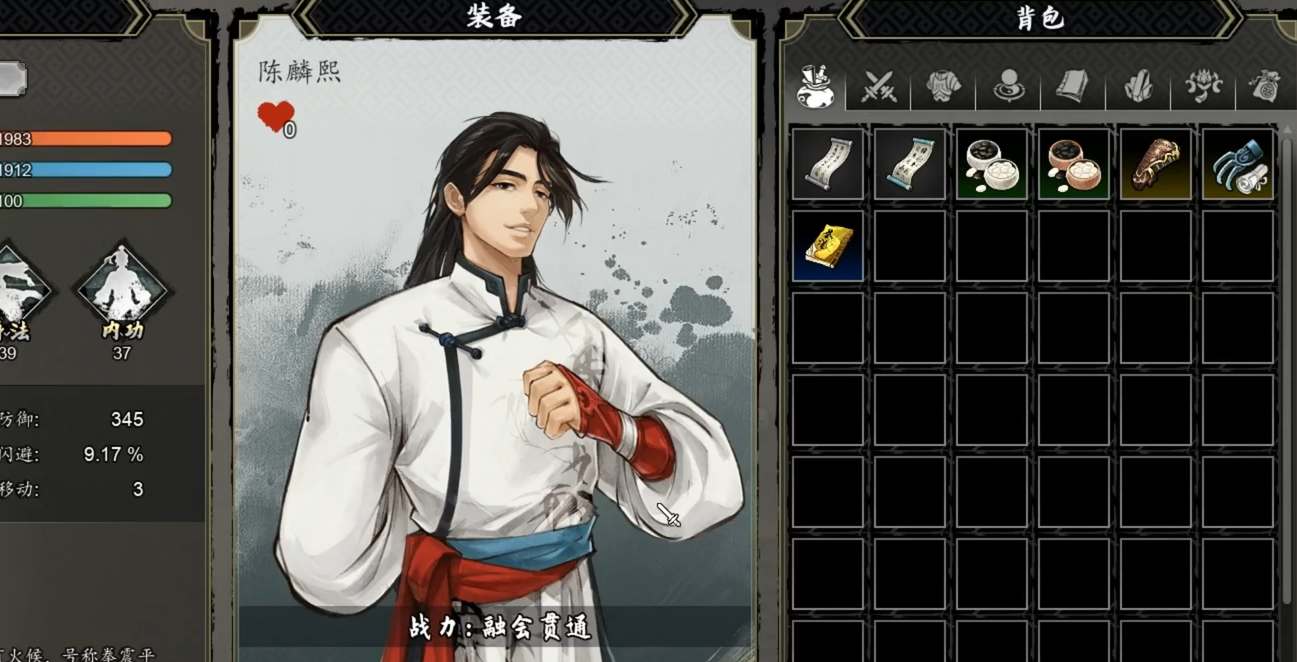Switch to the crossed swords weapons tab

[x=880, y=88]
